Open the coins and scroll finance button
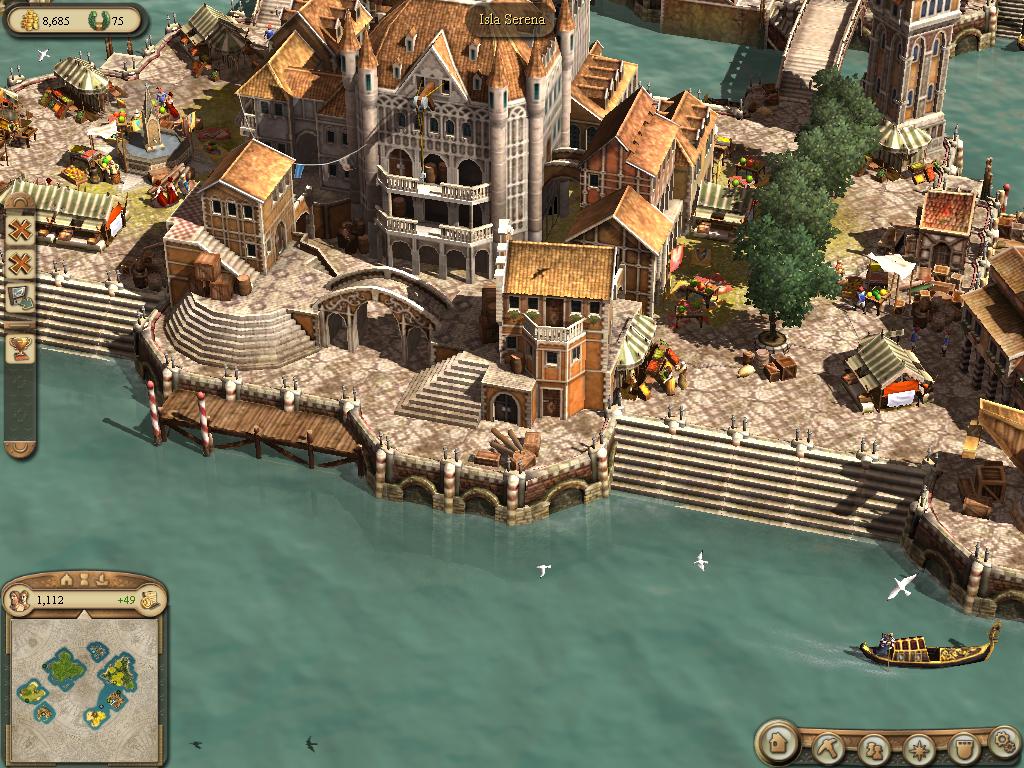 (x=150, y=600)
